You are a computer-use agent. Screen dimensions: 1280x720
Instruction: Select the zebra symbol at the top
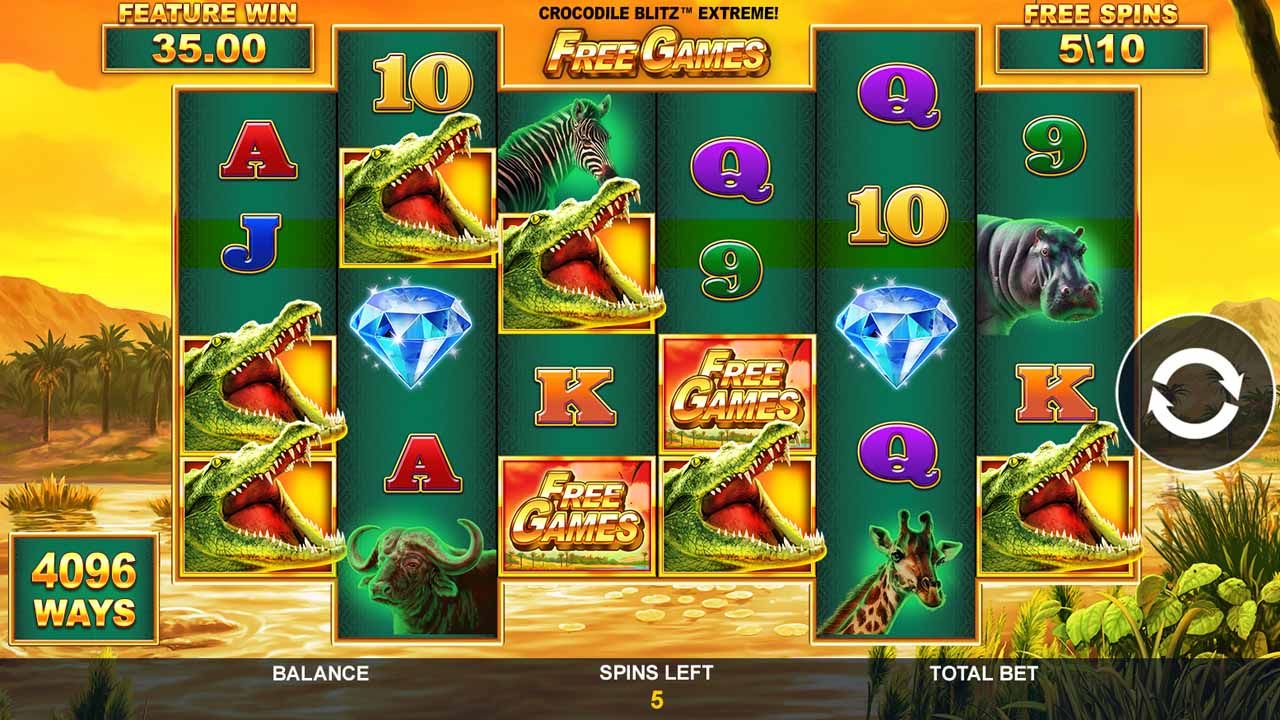click(x=560, y=135)
